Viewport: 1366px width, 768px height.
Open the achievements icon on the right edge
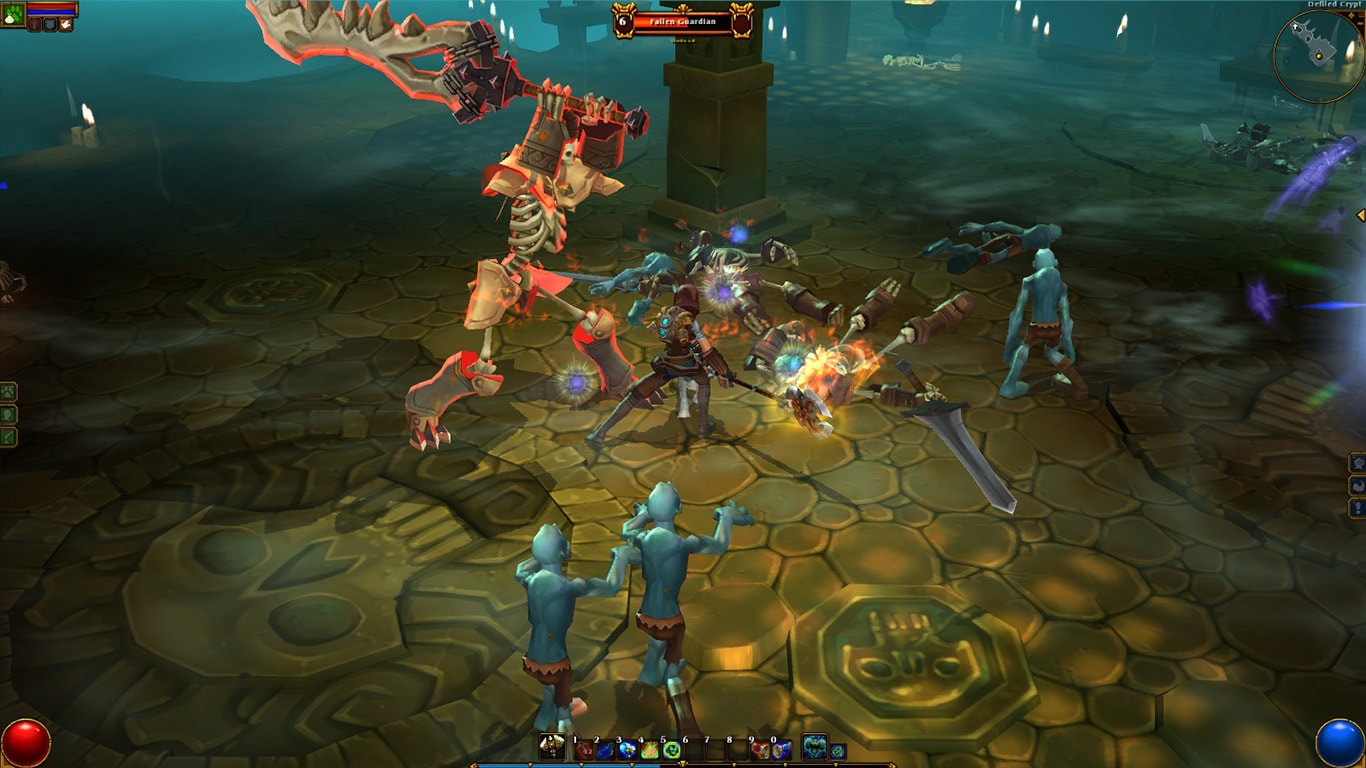(1358, 462)
